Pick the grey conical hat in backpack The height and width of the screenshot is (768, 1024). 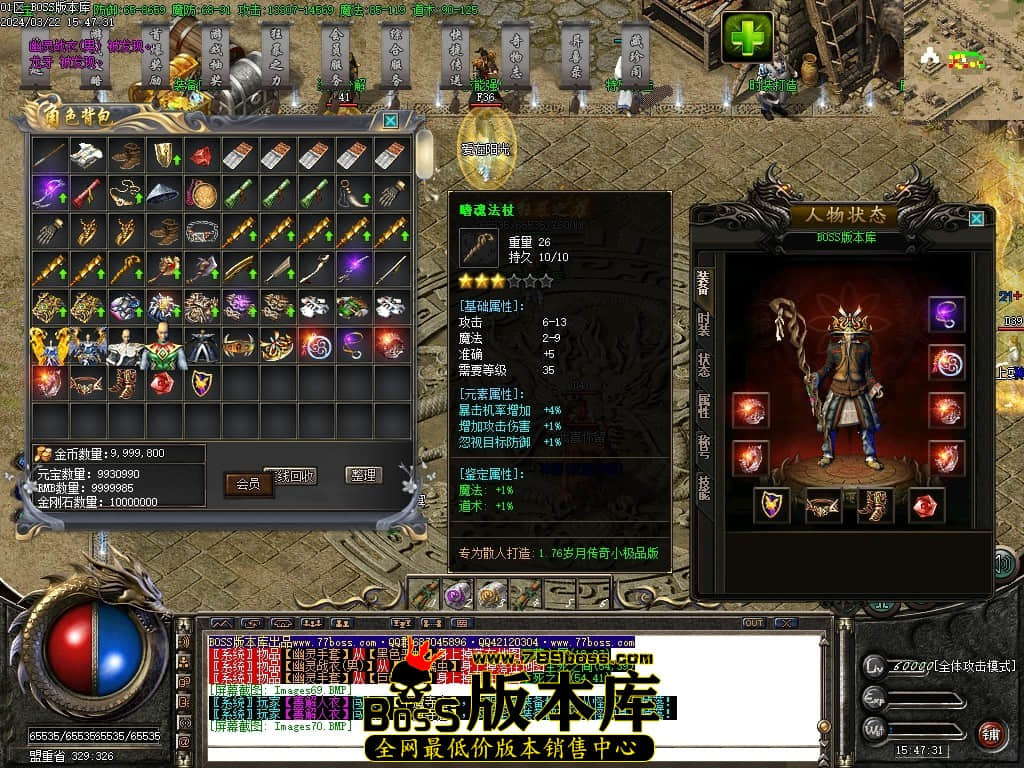[163, 192]
